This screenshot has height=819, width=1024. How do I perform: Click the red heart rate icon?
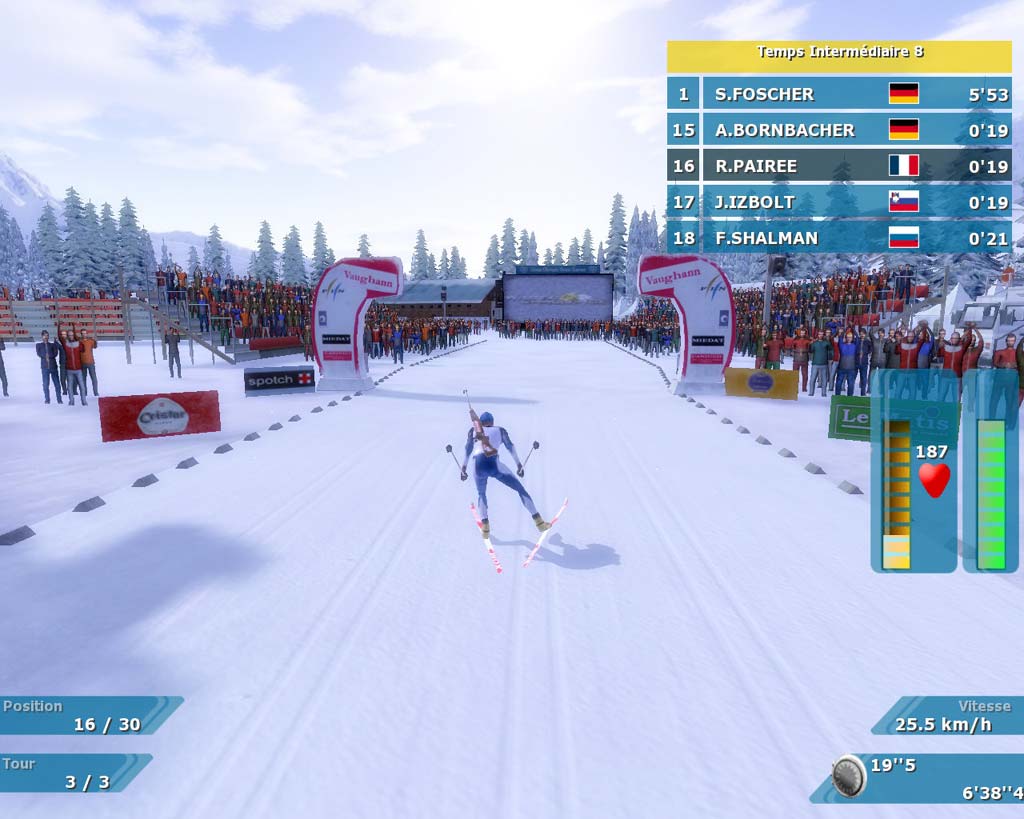point(934,480)
